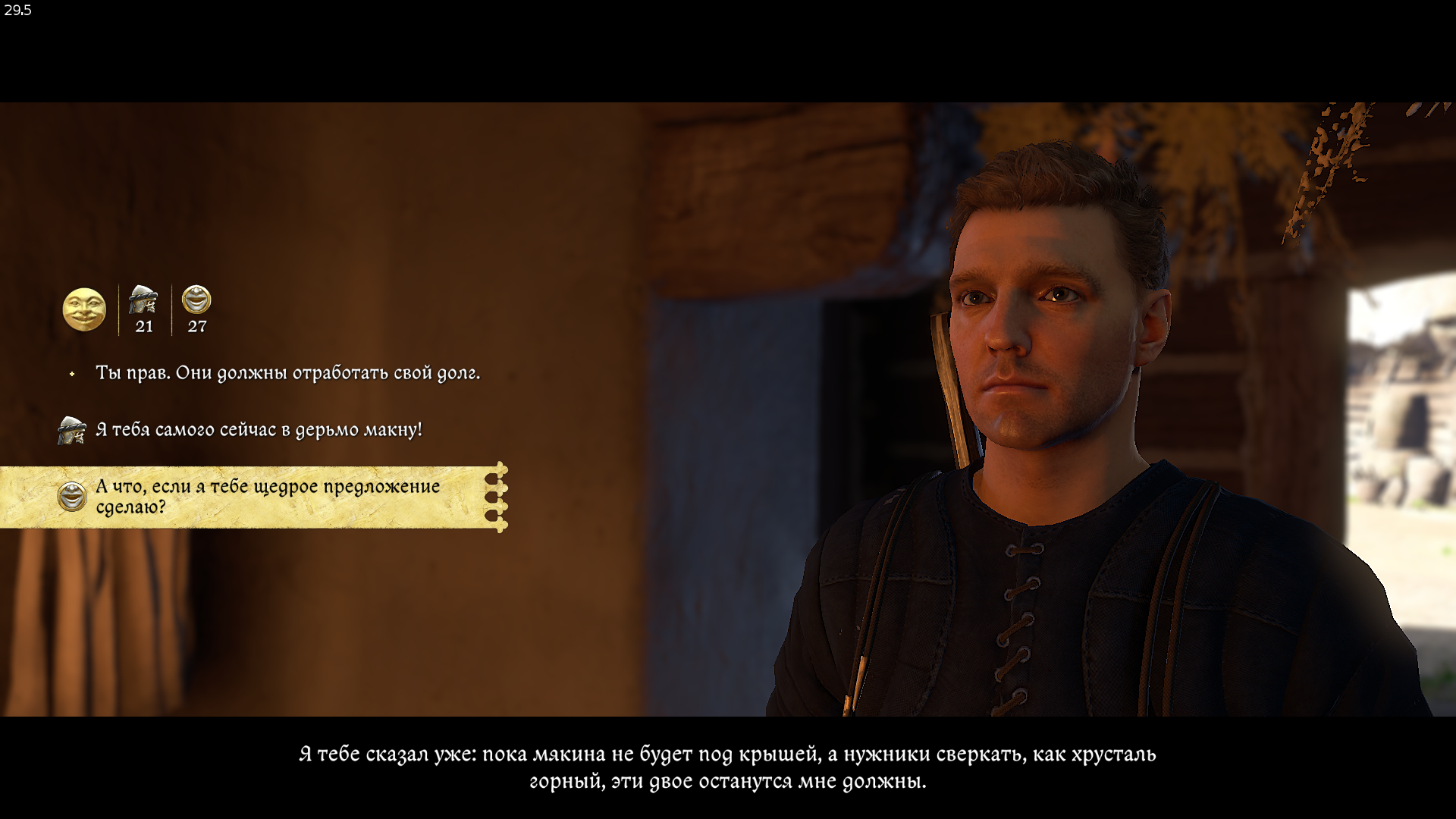Select intimidation reply "Я тебя самого сейчас в дерьмо макну!"
Image resolution: width=1456 pixels, height=819 pixels.
point(259,430)
